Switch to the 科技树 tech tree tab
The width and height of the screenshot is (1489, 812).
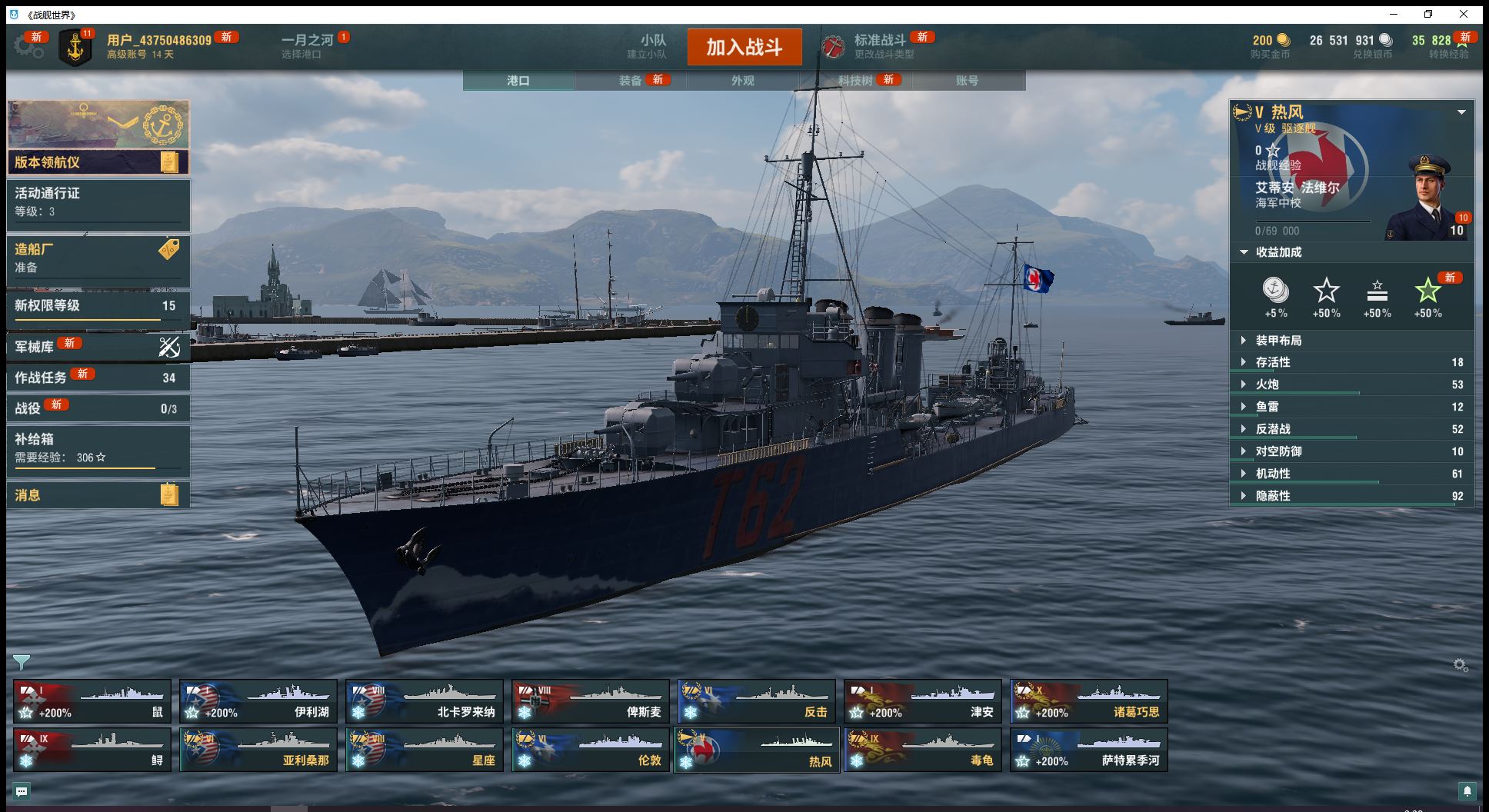(x=855, y=81)
